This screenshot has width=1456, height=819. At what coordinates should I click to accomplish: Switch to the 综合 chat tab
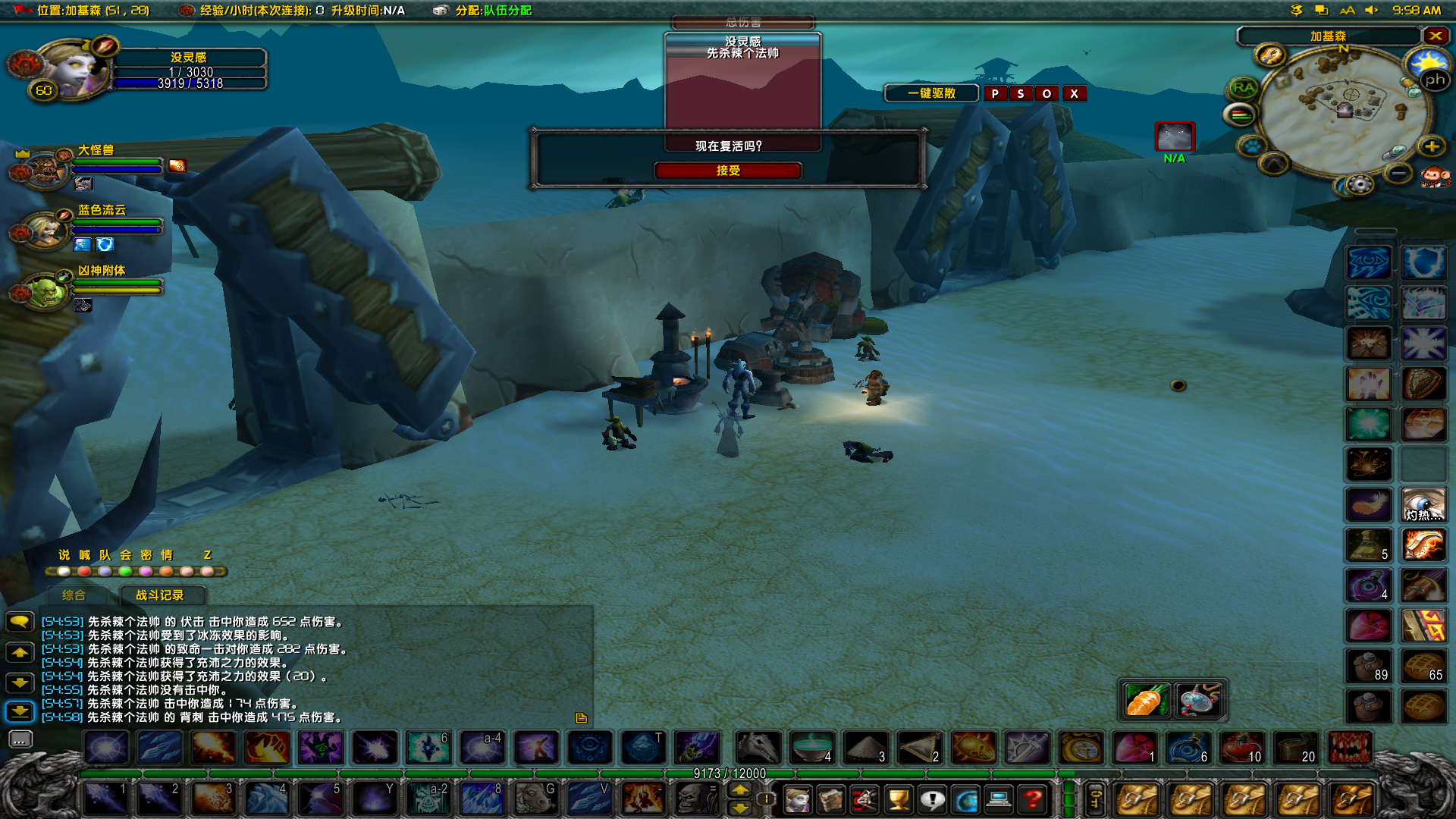[74, 595]
